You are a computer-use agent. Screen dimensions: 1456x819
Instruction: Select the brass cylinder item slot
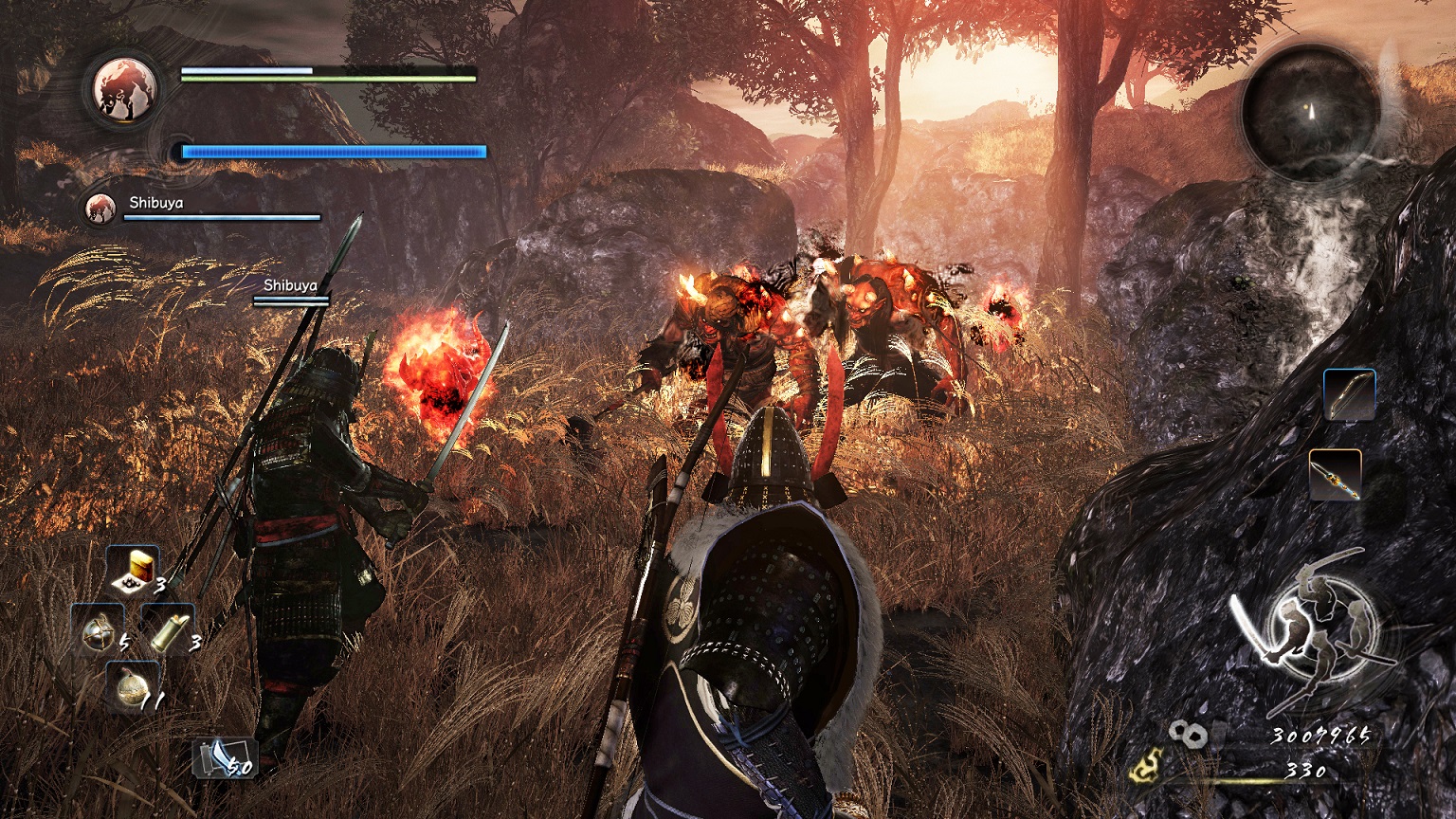point(168,628)
